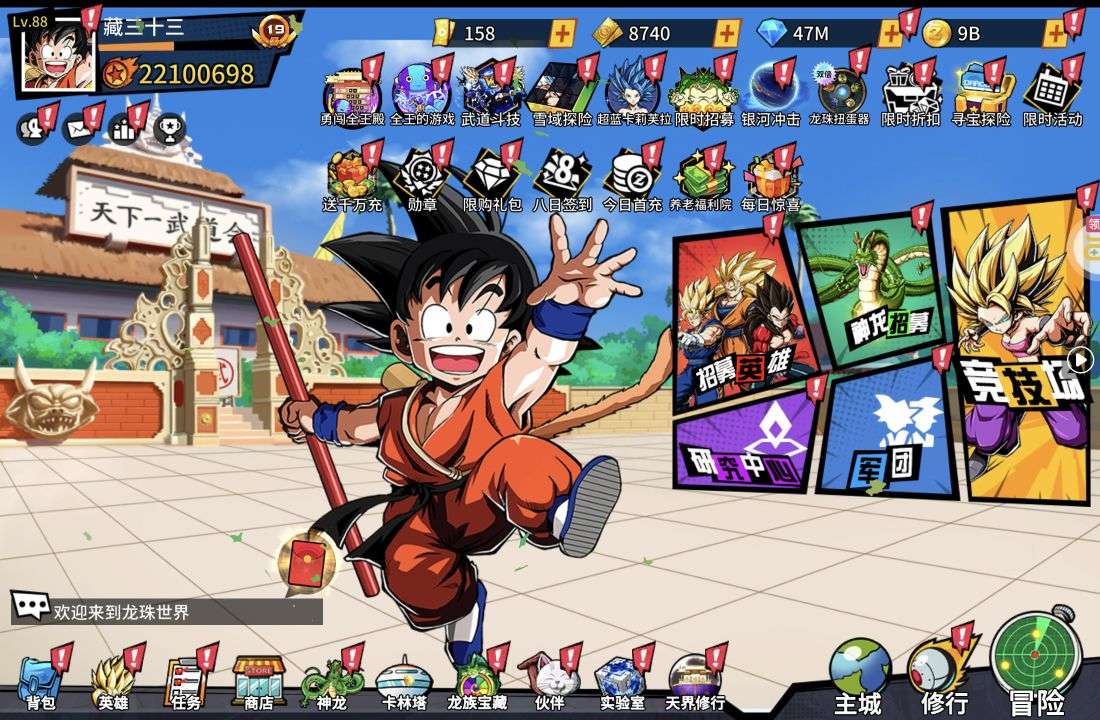Image resolution: width=1100 pixels, height=720 pixels.
Task: Add diamonds with the plus button
Action: [890, 33]
